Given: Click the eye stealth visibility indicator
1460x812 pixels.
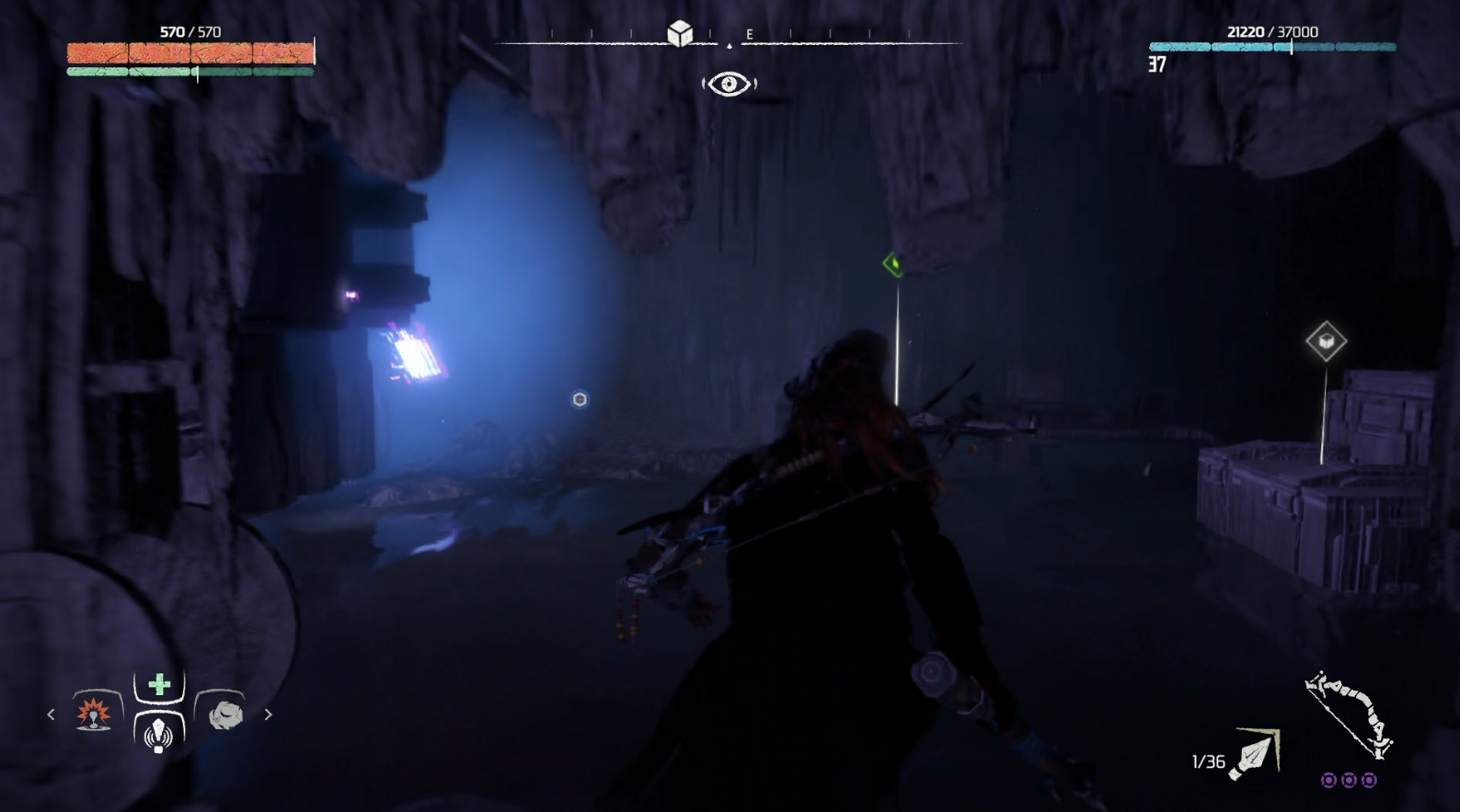Looking at the screenshot, I should pos(730,85).
